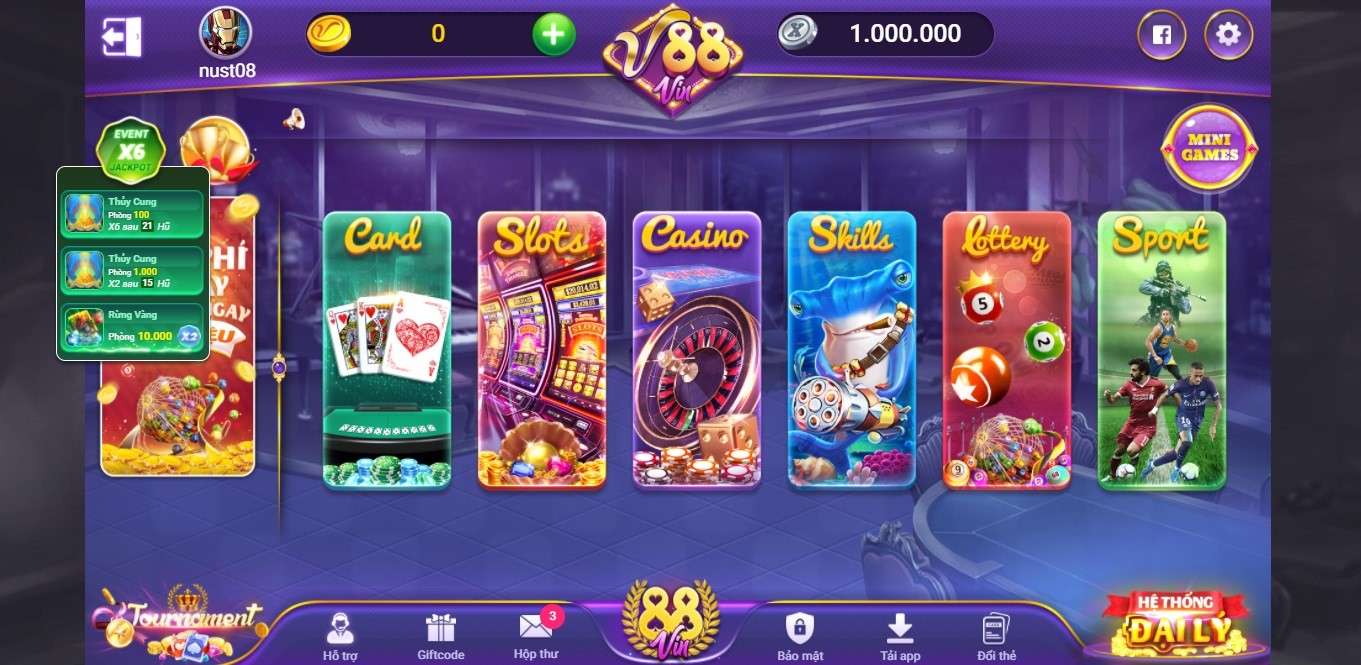This screenshot has height=665, width=1361.
Task: Select Tải app download button
Action: pyautogui.click(x=900, y=636)
